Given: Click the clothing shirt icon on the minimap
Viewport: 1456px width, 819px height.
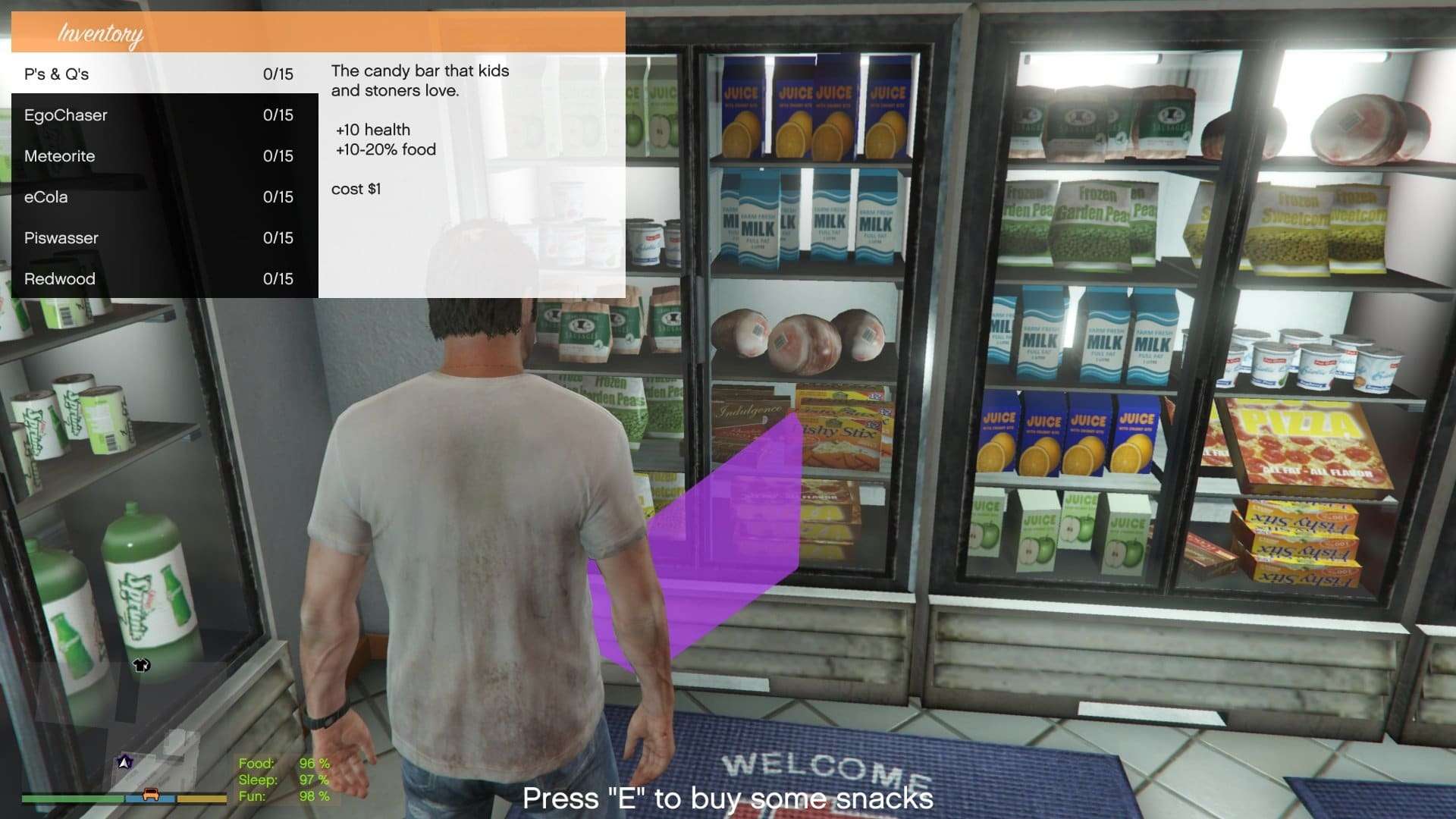Looking at the screenshot, I should coord(140,666).
